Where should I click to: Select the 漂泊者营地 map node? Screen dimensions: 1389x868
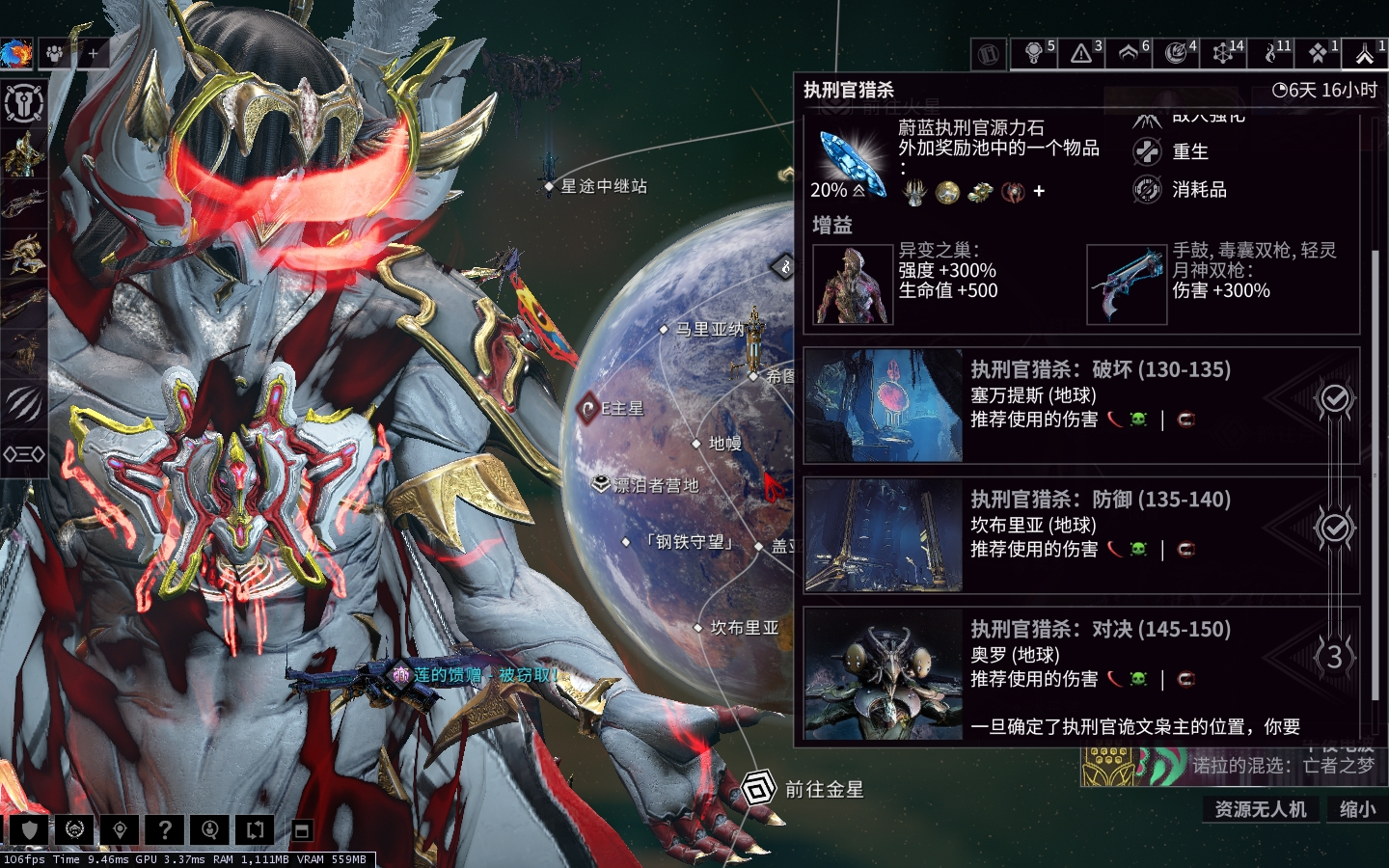(x=601, y=484)
